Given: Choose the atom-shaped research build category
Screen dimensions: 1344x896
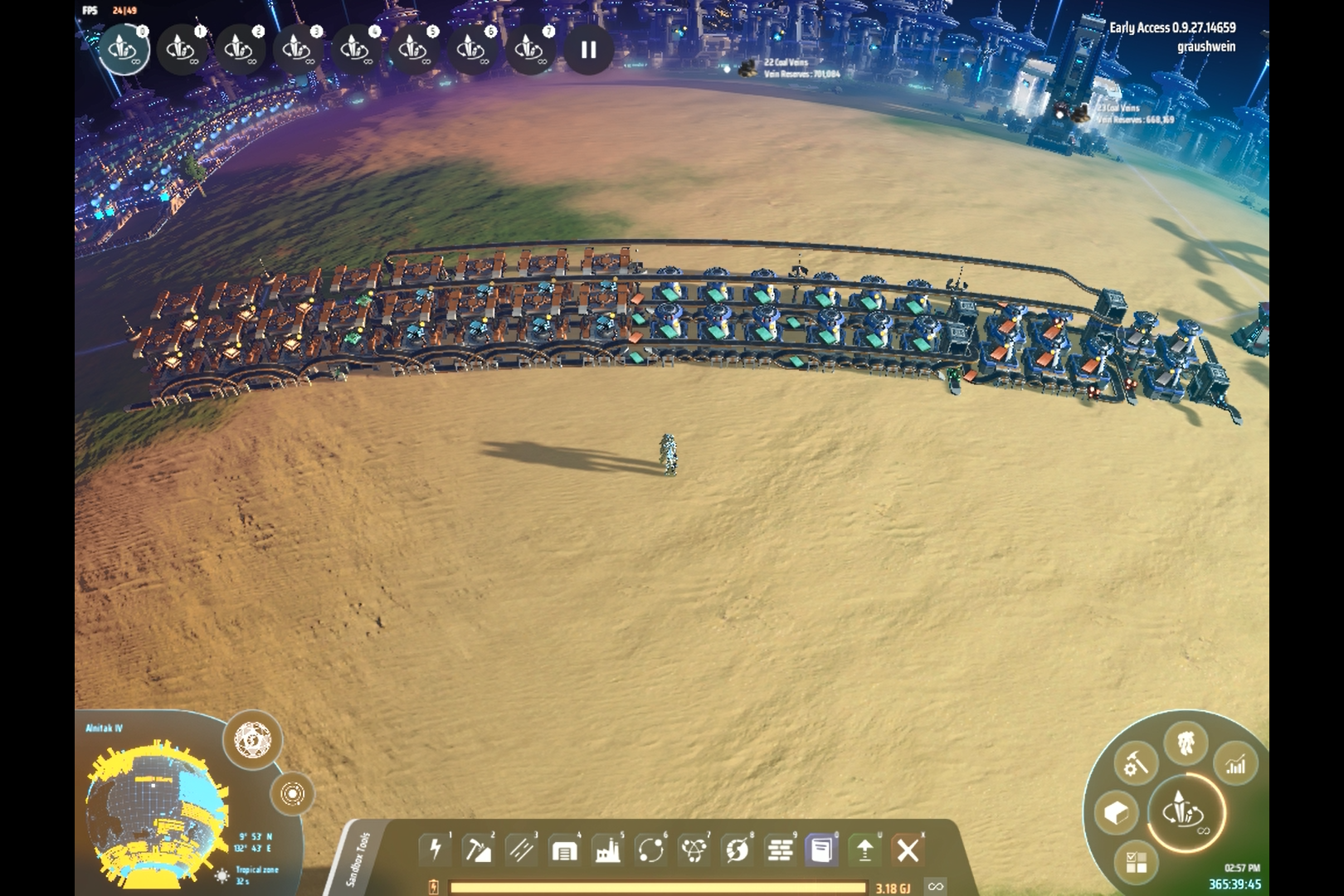Looking at the screenshot, I should click(x=694, y=850).
